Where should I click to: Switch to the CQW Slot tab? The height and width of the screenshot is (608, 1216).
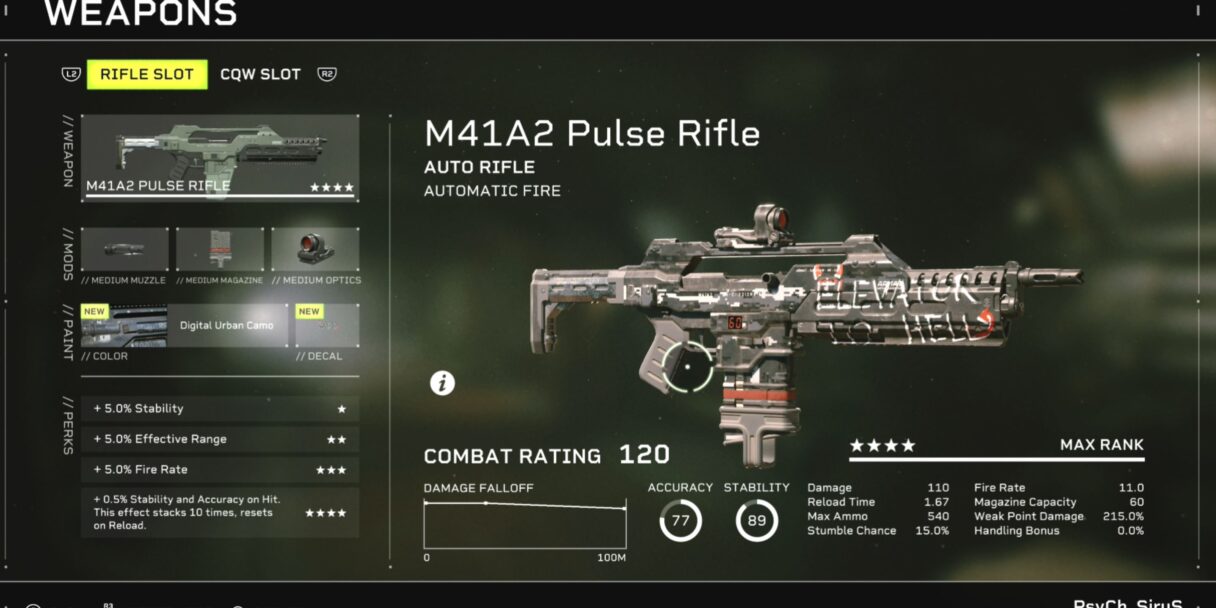(x=260, y=75)
